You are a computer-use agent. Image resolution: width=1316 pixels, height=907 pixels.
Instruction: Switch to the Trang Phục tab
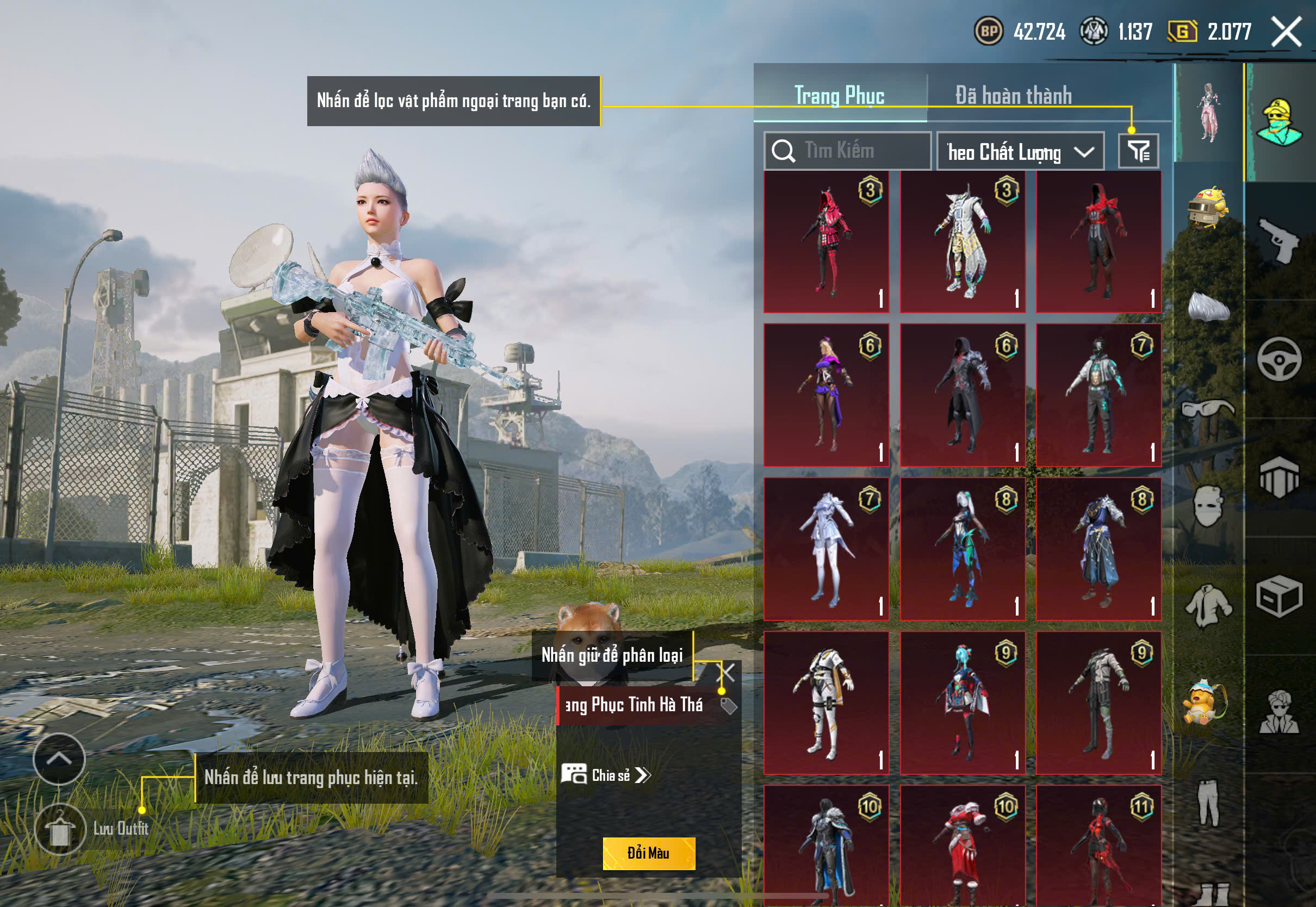(x=839, y=95)
